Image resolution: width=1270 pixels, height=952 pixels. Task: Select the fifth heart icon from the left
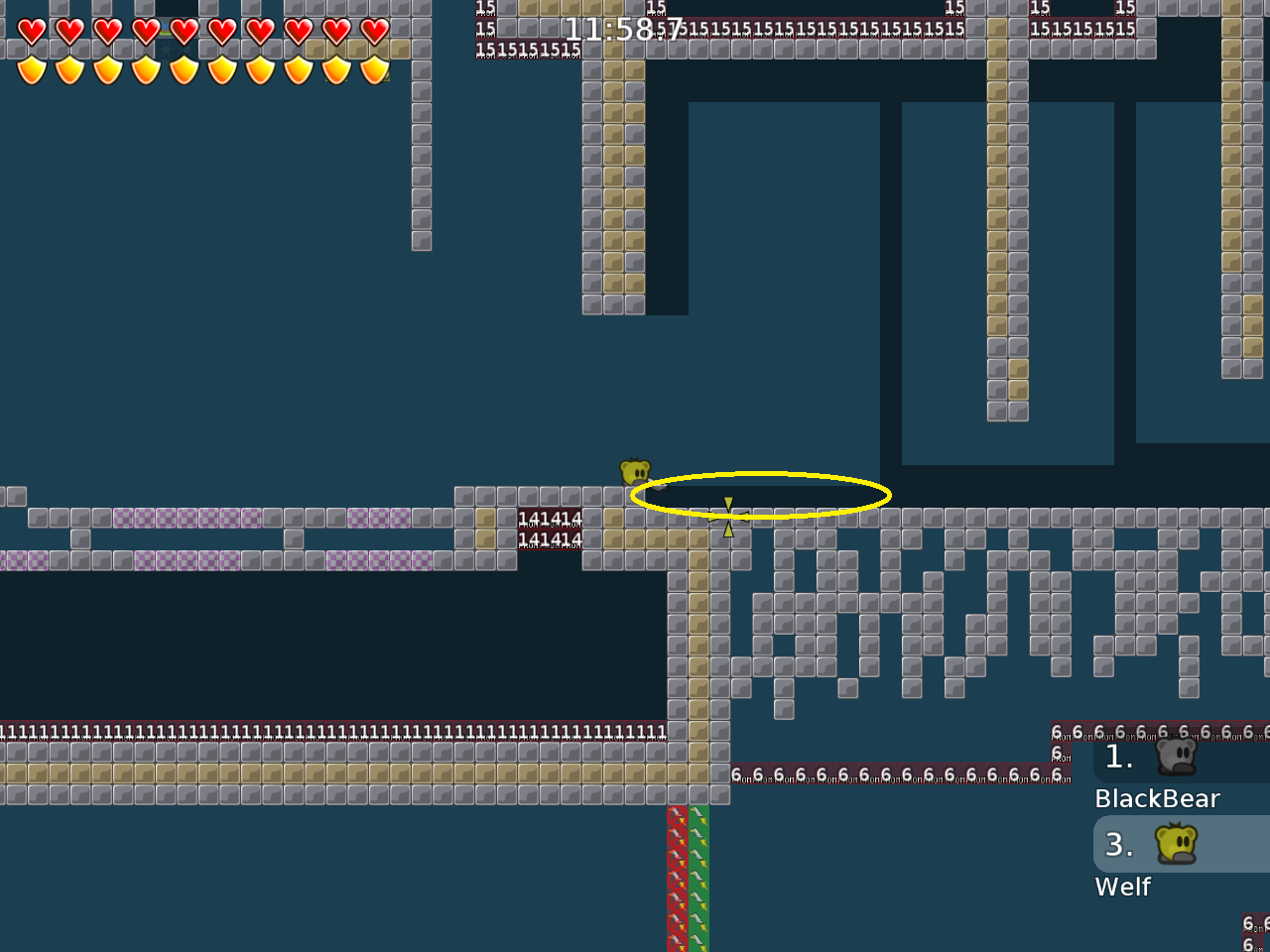tap(185, 33)
